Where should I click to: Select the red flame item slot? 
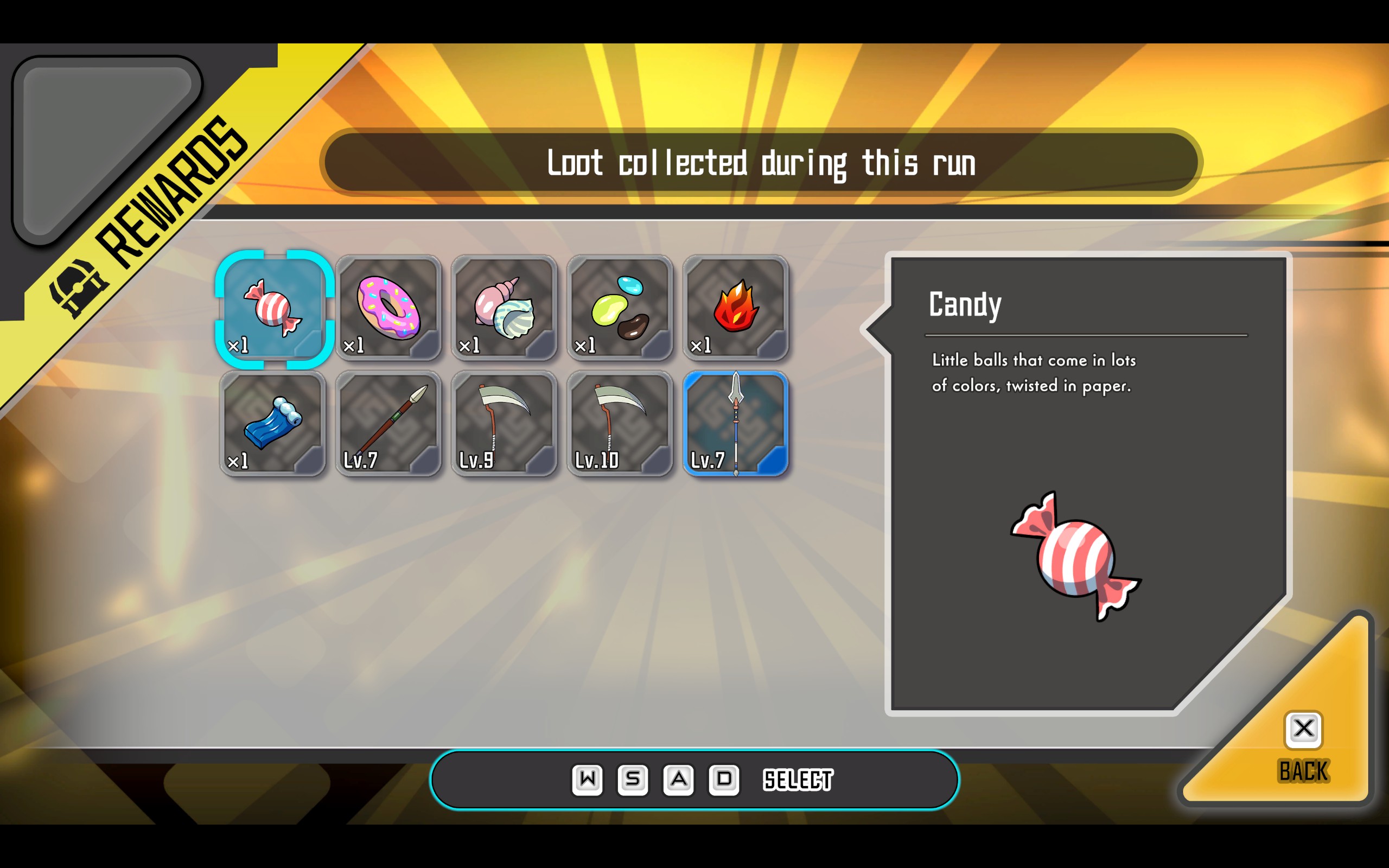(735, 309)
